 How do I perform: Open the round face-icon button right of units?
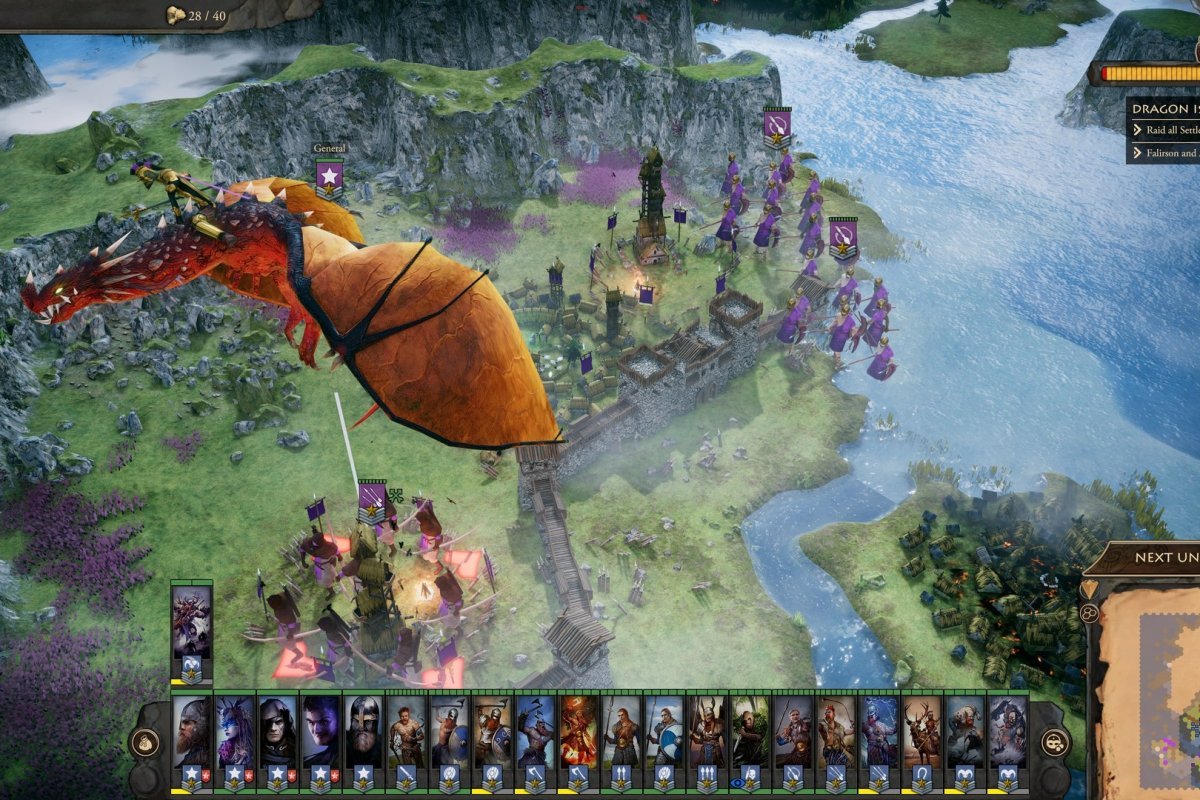[x=1055, y=742]
